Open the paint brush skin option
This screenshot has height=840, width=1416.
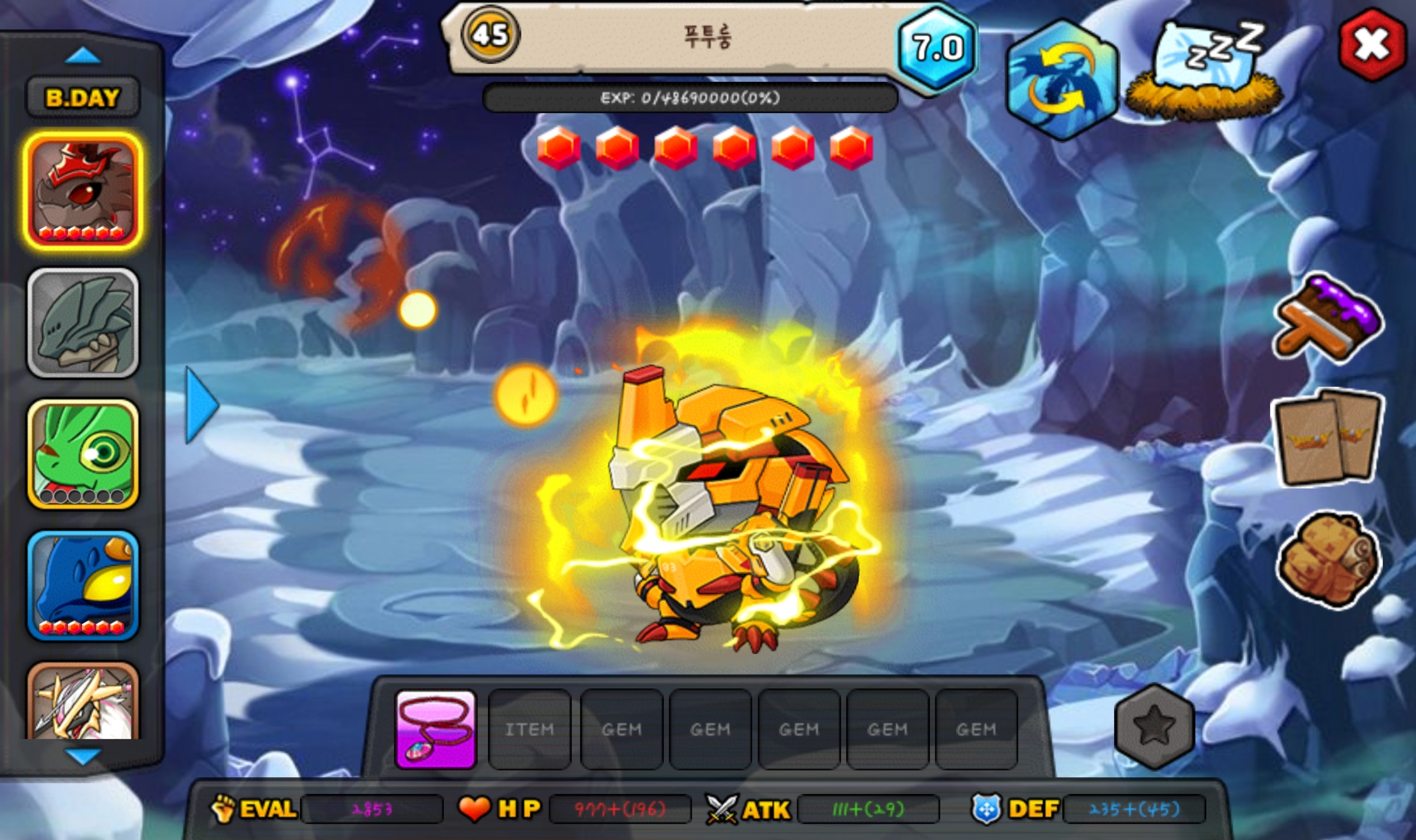(x=1327, y=319)
